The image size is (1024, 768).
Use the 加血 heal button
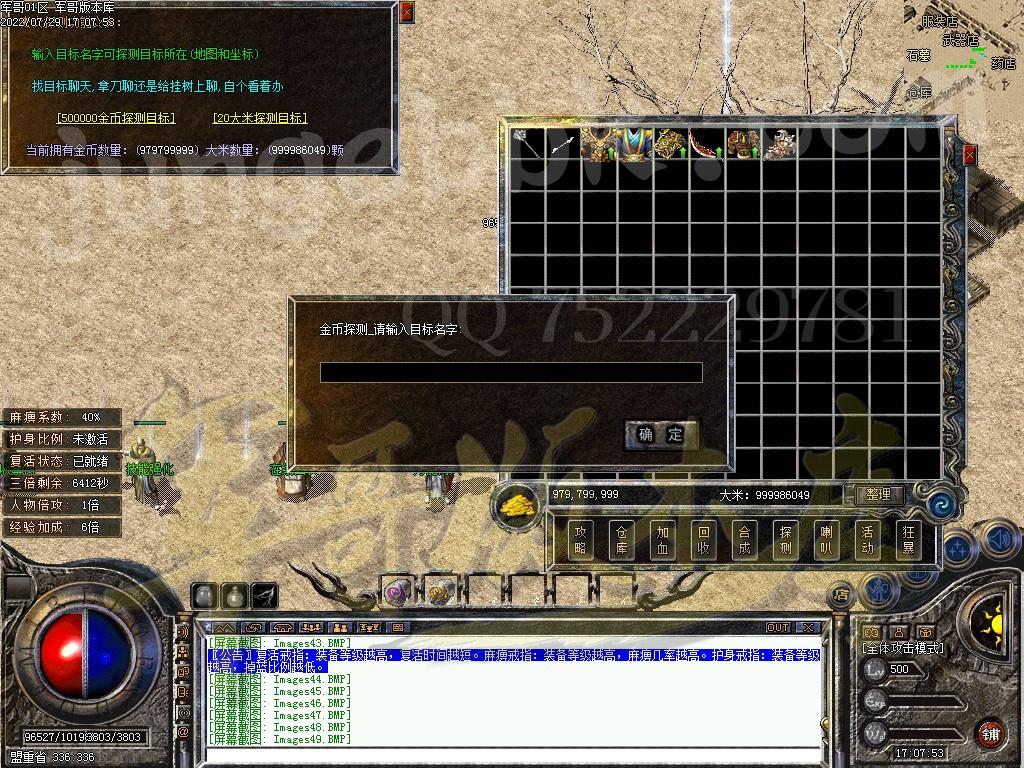pos(663,540)
